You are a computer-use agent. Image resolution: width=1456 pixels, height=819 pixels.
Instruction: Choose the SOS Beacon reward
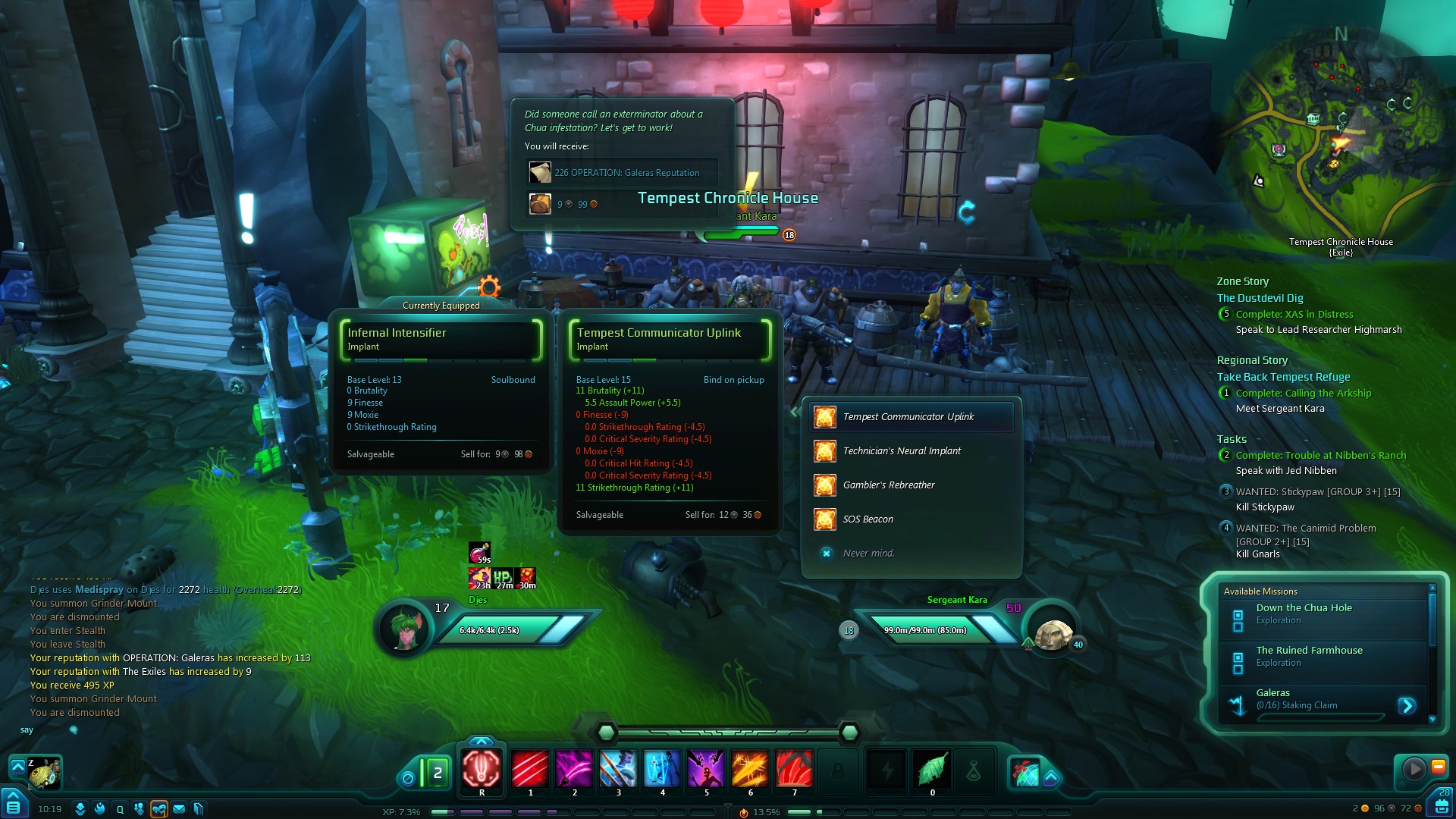[x=868, y=519]
